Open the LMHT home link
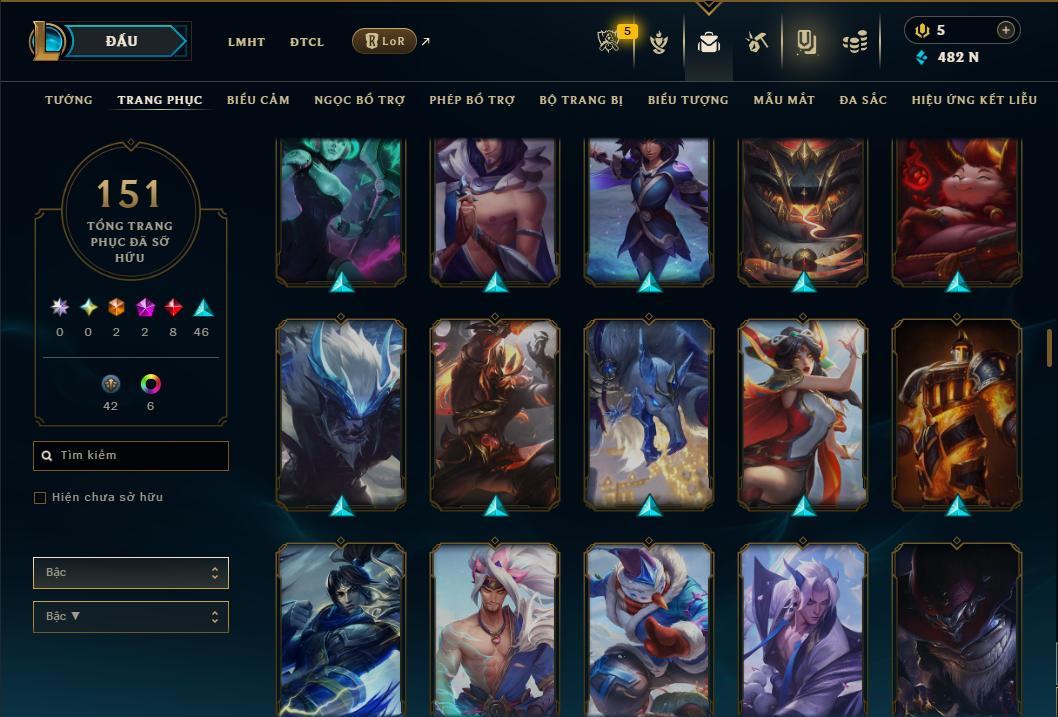 click(x=246, y=42)
